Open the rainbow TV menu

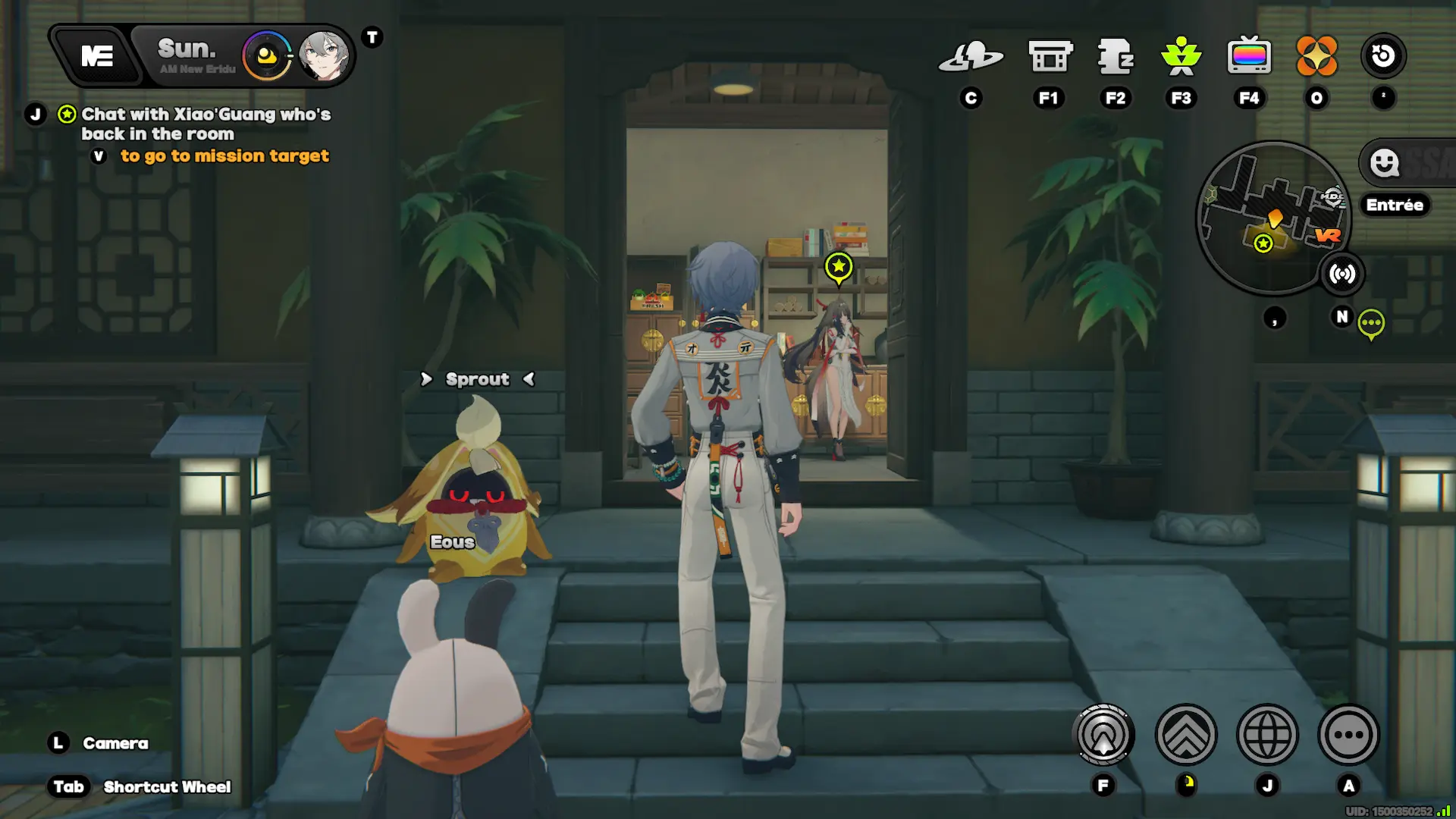coord(1250,56)
